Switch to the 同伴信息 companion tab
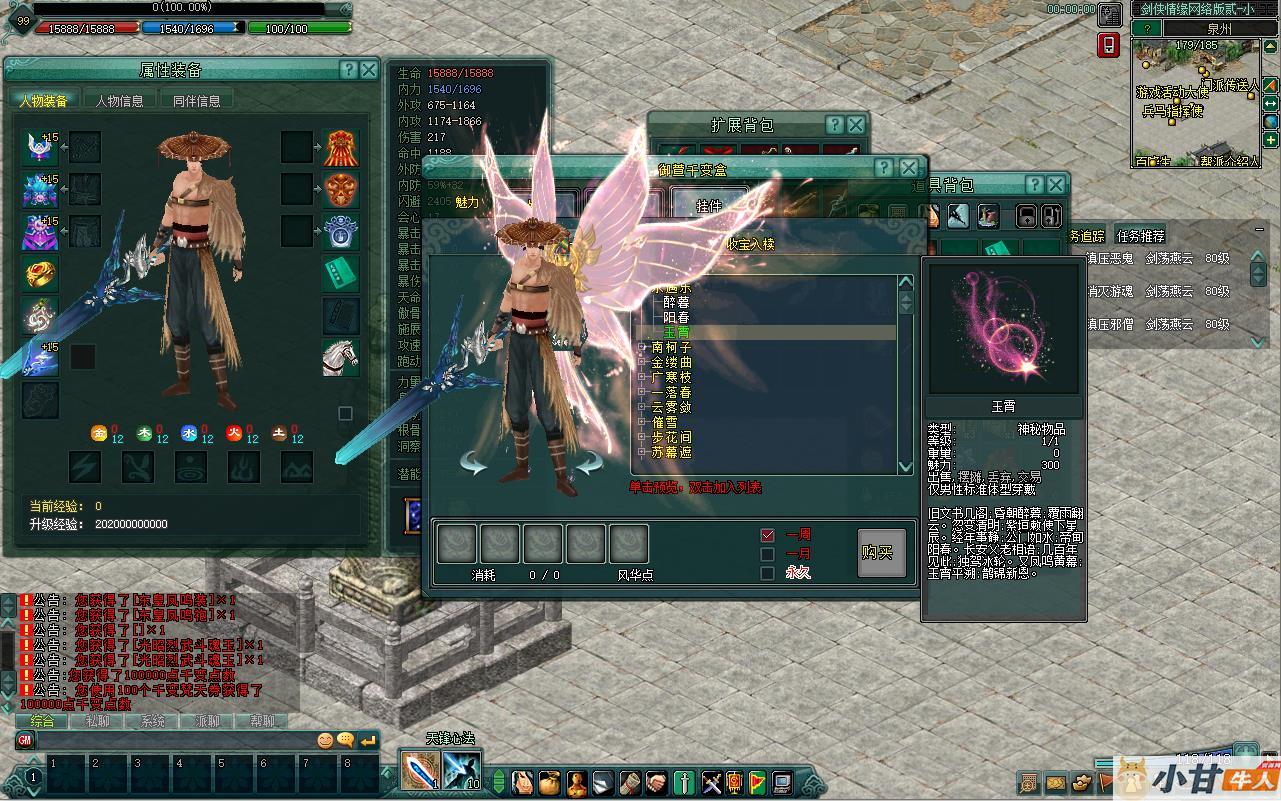Screen dimensions: 1281x801 coord(197,101)
